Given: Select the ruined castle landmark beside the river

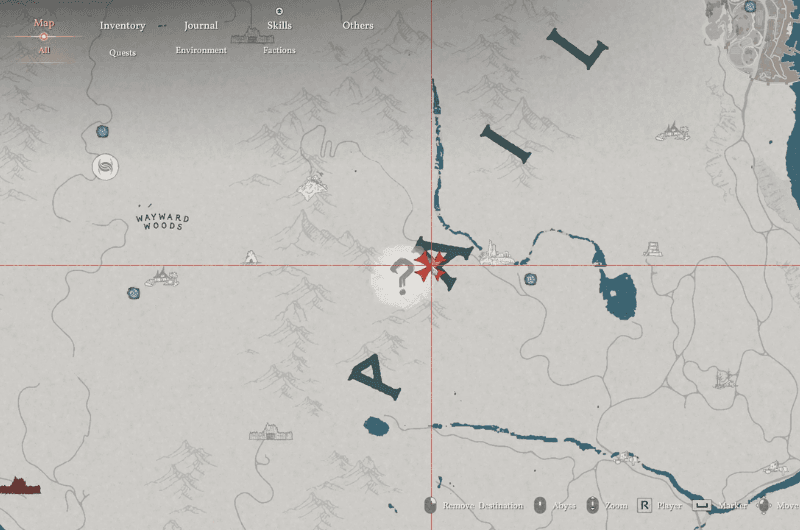Looking at the screenshot, I should tap(493, 253).
